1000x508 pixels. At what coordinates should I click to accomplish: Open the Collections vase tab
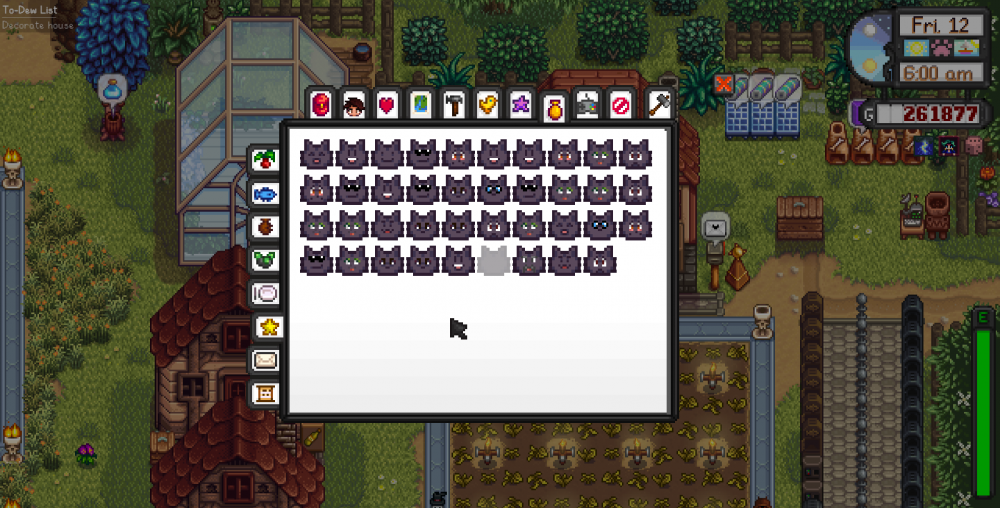pyautogui.click(x=553, y=108)
